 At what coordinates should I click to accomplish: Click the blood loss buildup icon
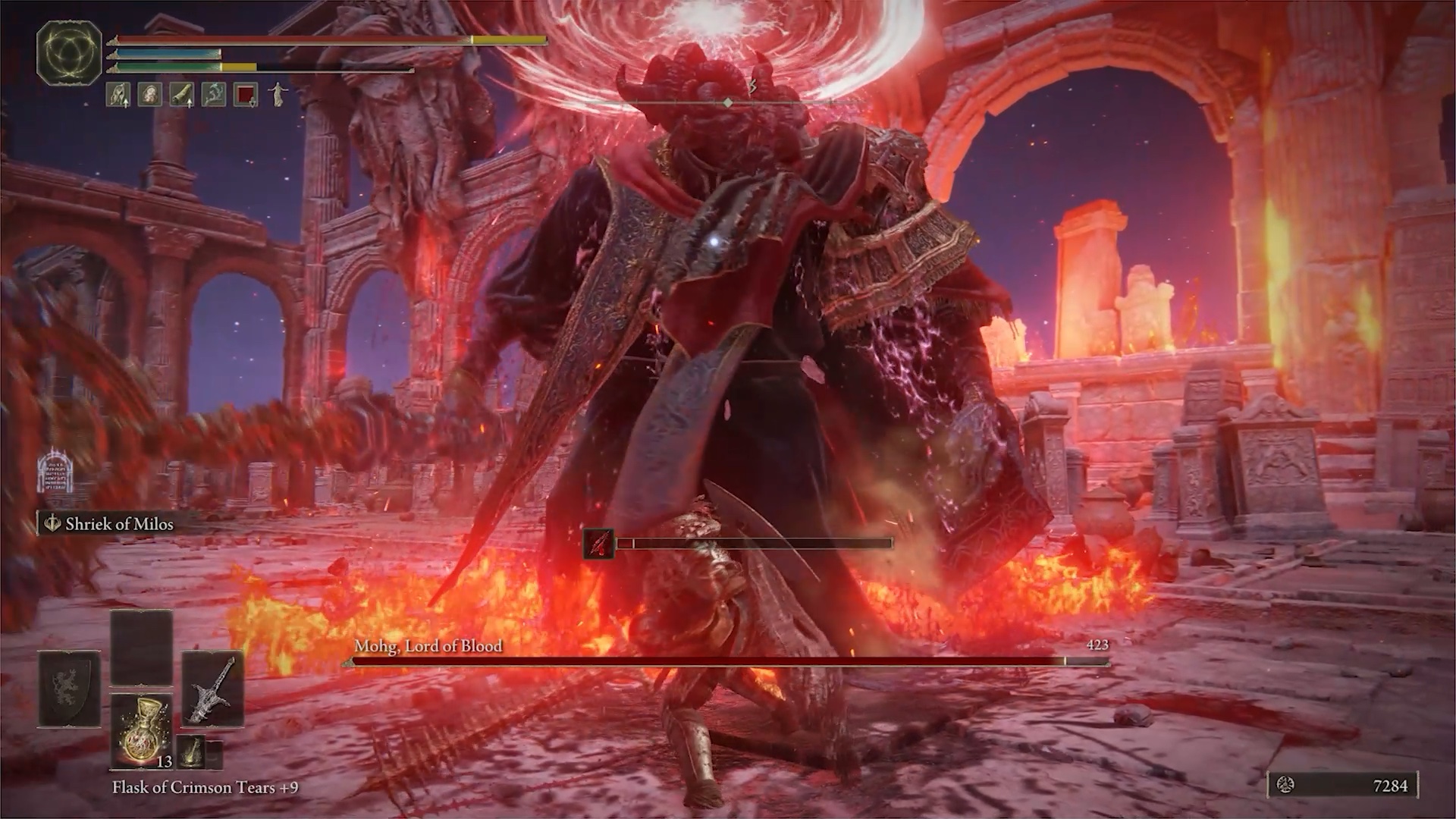coord(598,544)
